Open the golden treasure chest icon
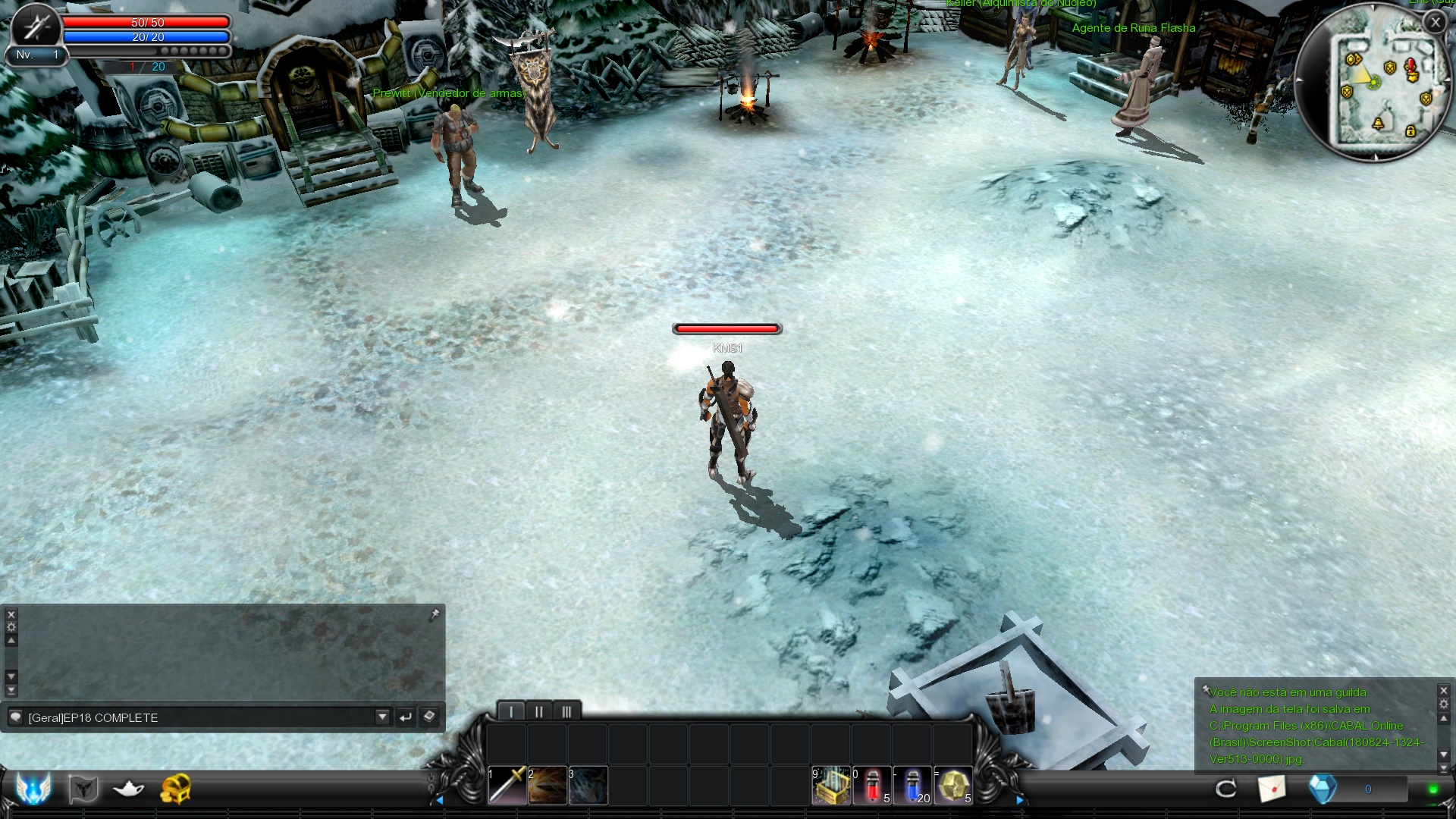The height and width of the screenshot is (819, 1456). tap(175, 789)
